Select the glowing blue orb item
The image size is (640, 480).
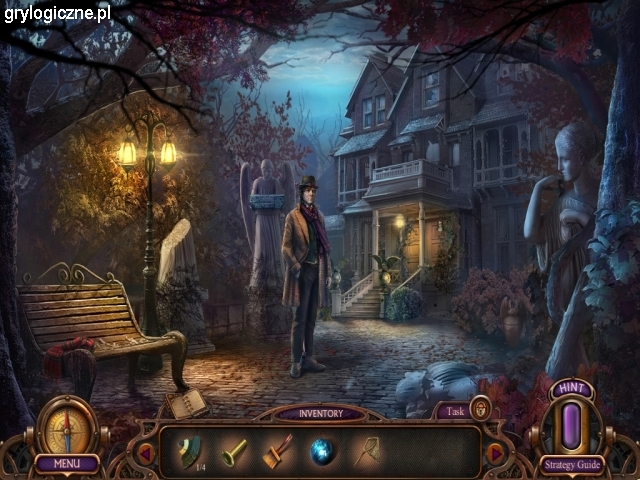[x=322, y=452]
